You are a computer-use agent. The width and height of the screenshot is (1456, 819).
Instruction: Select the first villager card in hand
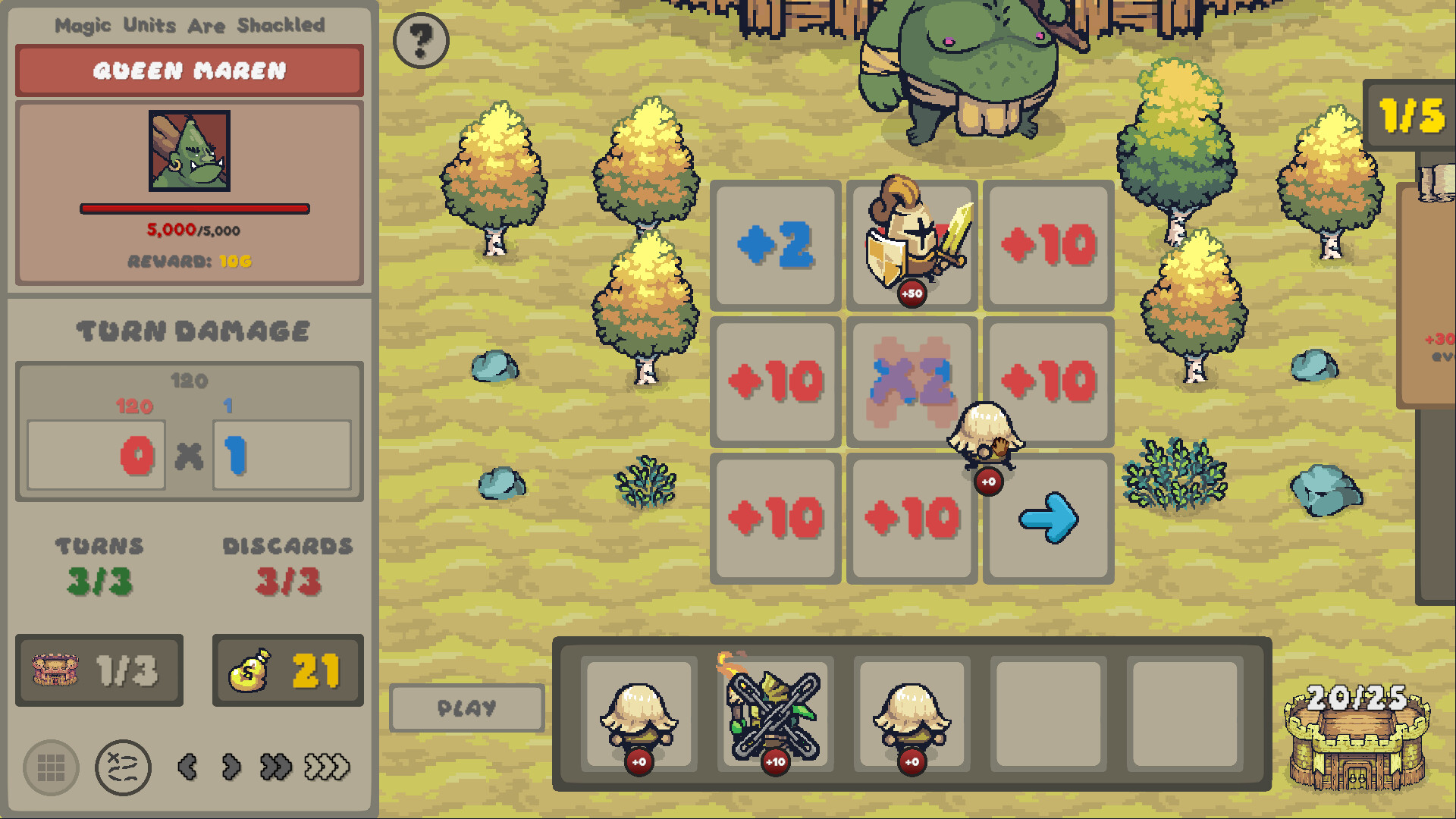tap(638, 713)
